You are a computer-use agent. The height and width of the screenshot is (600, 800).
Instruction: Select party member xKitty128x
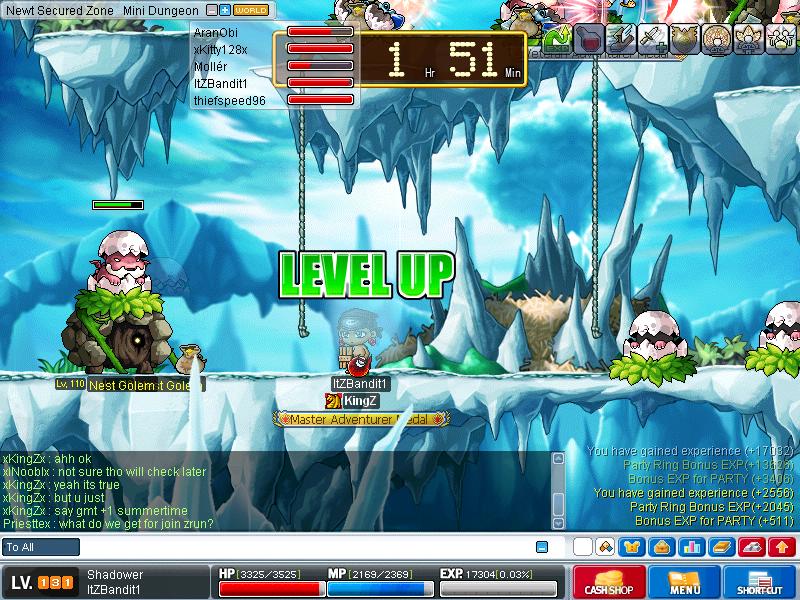click(220, 49)
